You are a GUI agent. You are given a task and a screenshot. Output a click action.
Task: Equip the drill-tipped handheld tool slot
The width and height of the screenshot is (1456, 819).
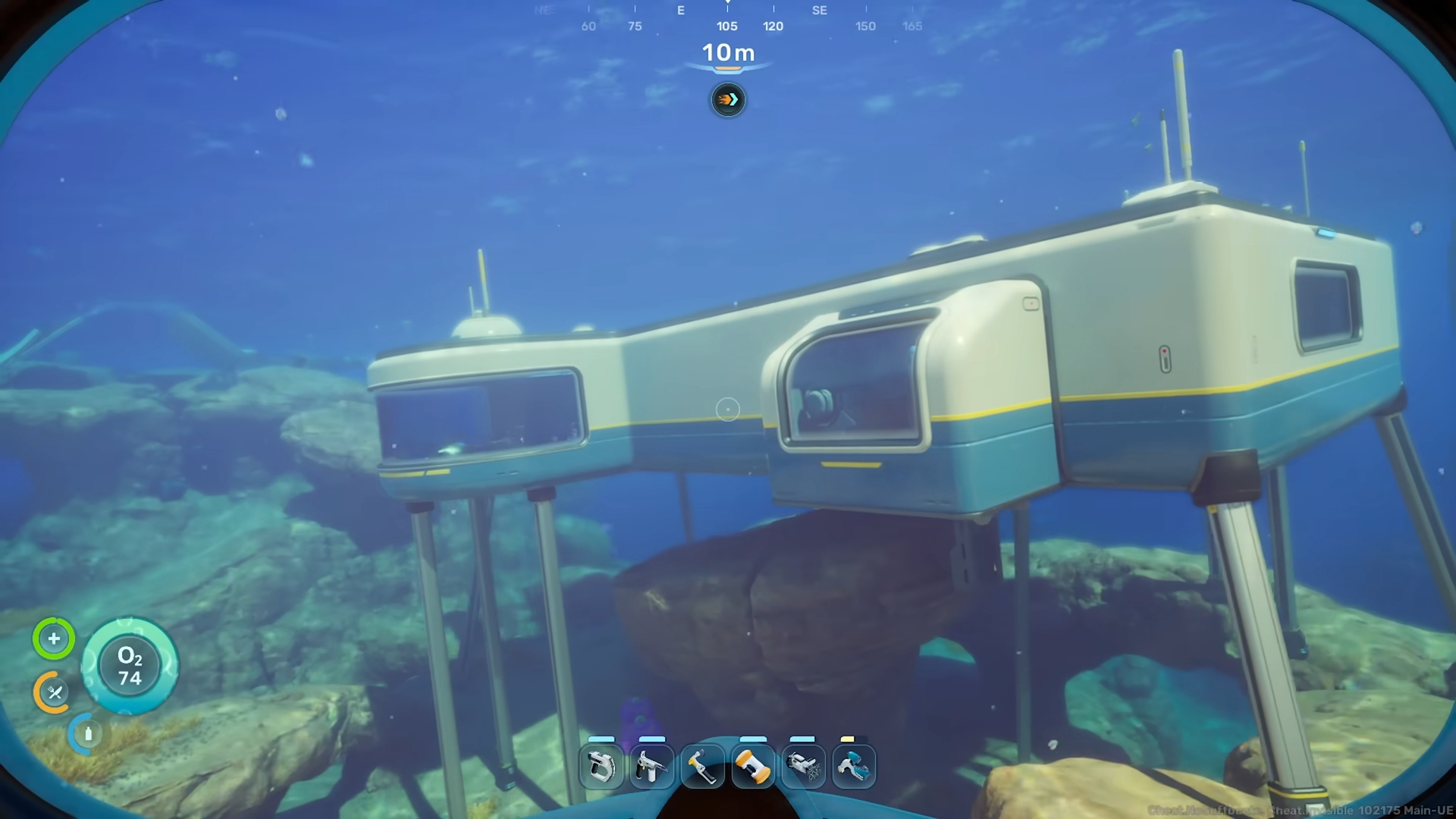[x=651, y=767]
